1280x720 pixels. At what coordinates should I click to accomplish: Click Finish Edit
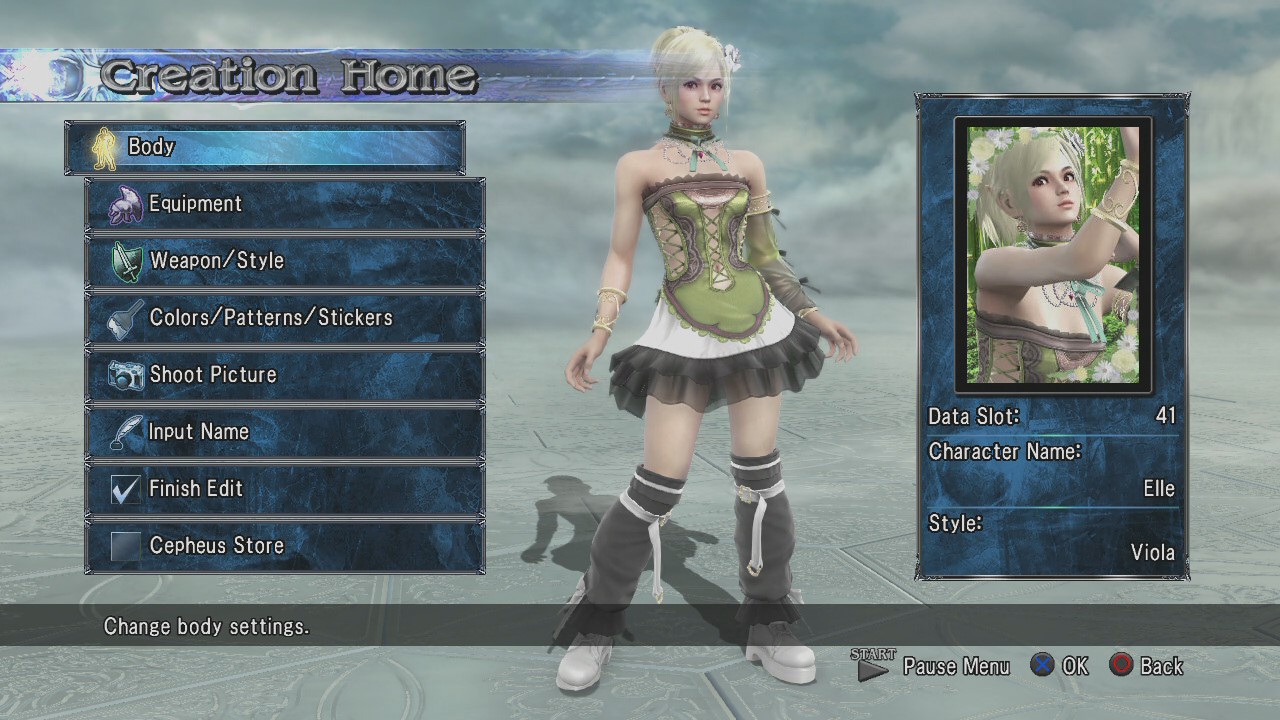[x=285, y=489]
